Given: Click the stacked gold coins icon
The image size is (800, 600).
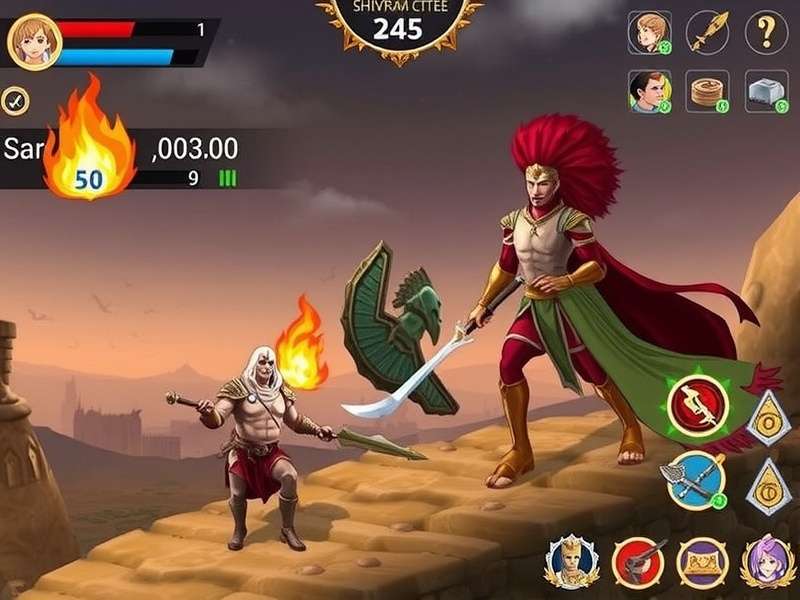Looking at the screenshot, I should [x=709, y=91].
